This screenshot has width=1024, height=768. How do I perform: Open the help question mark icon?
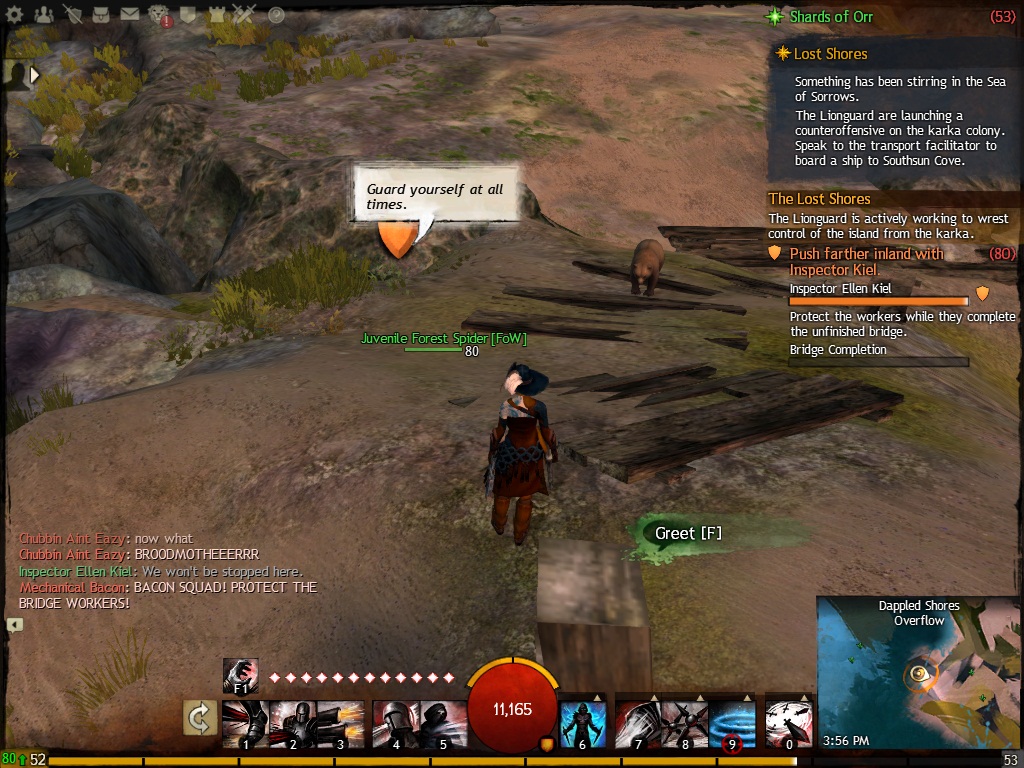tap(277, 15)
